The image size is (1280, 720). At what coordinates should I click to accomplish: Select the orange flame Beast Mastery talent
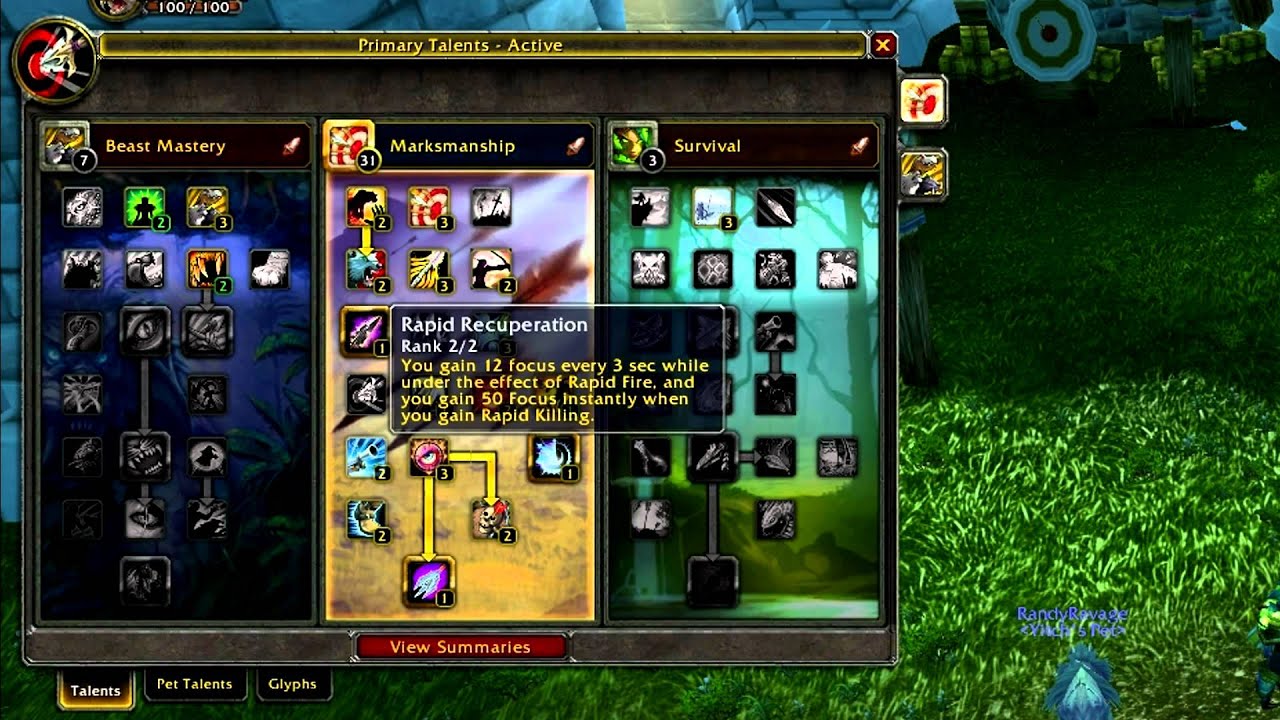[x=207, y=269]
